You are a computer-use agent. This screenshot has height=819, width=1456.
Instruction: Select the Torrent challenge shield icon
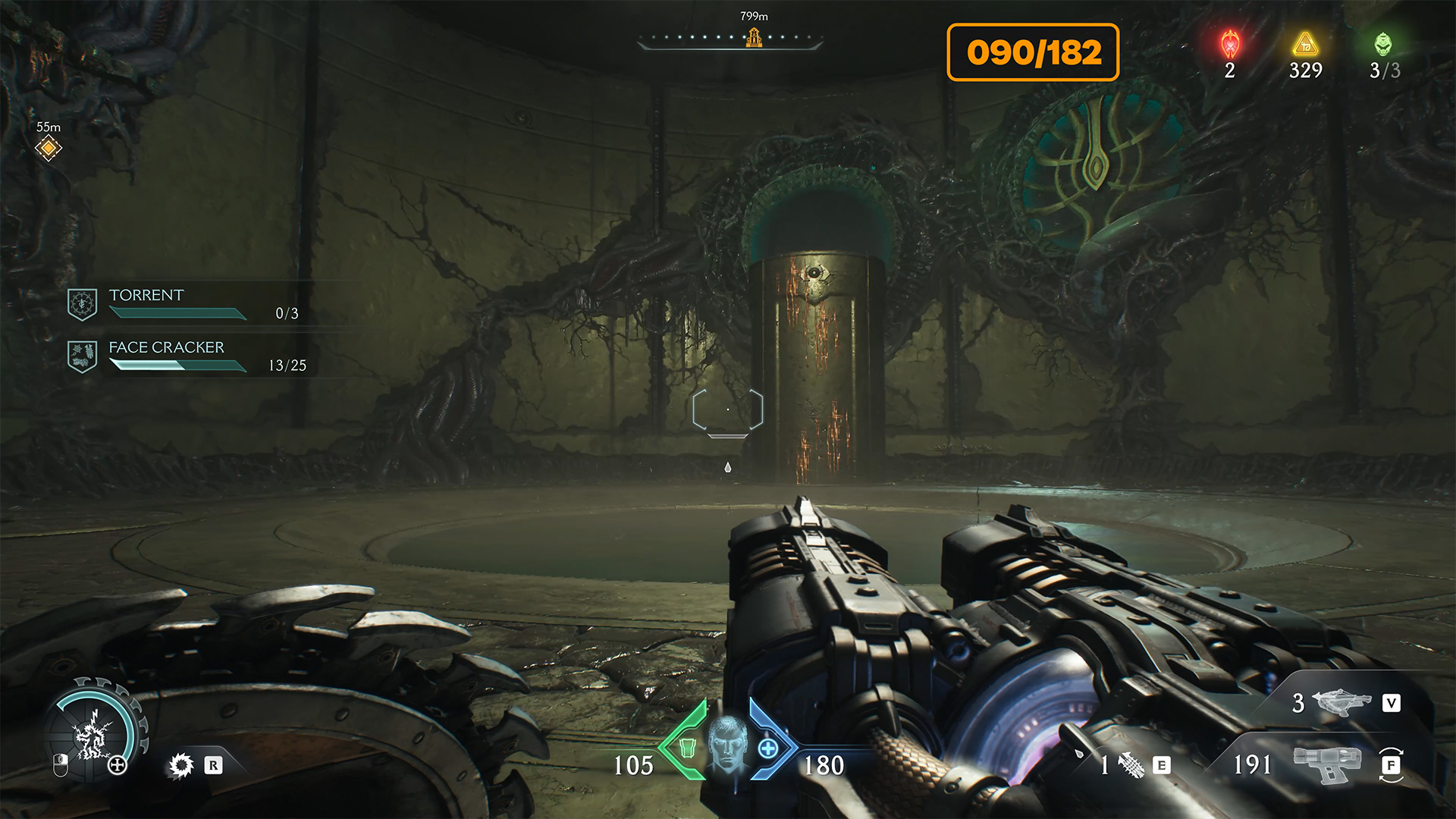click(x=82, y=304)
